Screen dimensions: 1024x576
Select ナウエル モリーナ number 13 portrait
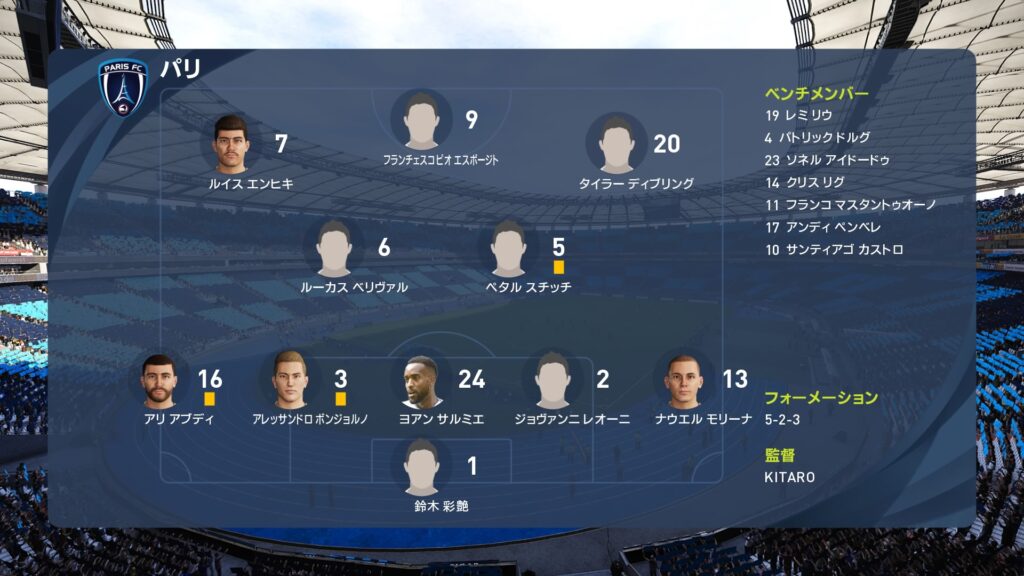[x=683, y=380]
